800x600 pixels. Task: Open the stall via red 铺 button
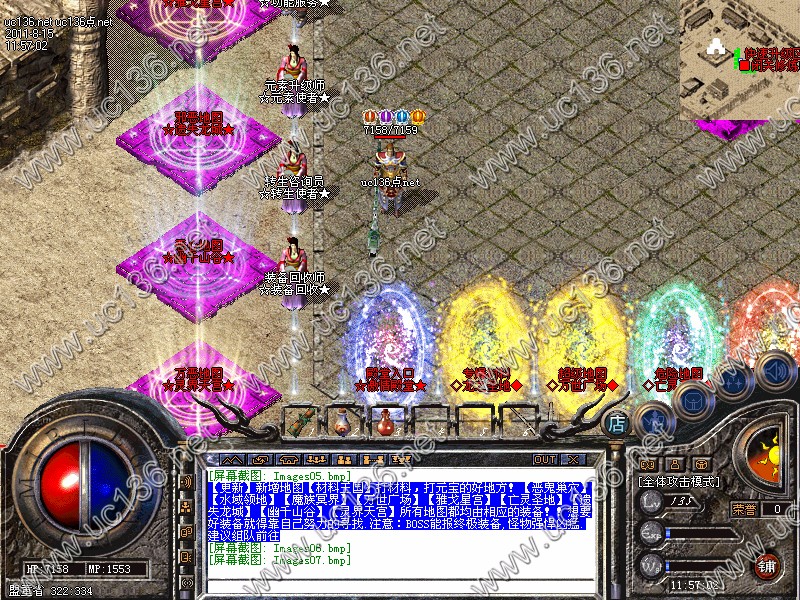pyautogui.click(x=768, y=565)
